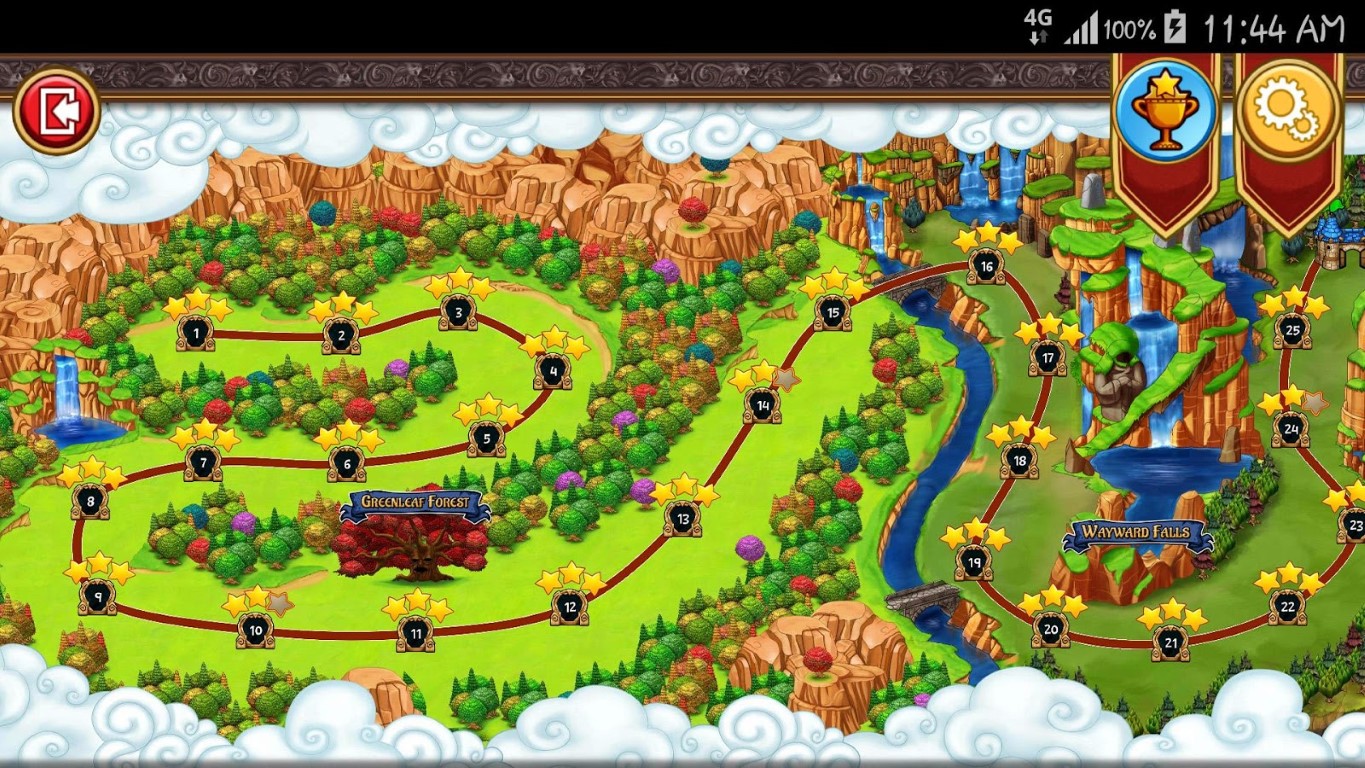This screenshot has height=768, width=1365.
Task: Select level 11 along the lower path
Action: [414, 633]
